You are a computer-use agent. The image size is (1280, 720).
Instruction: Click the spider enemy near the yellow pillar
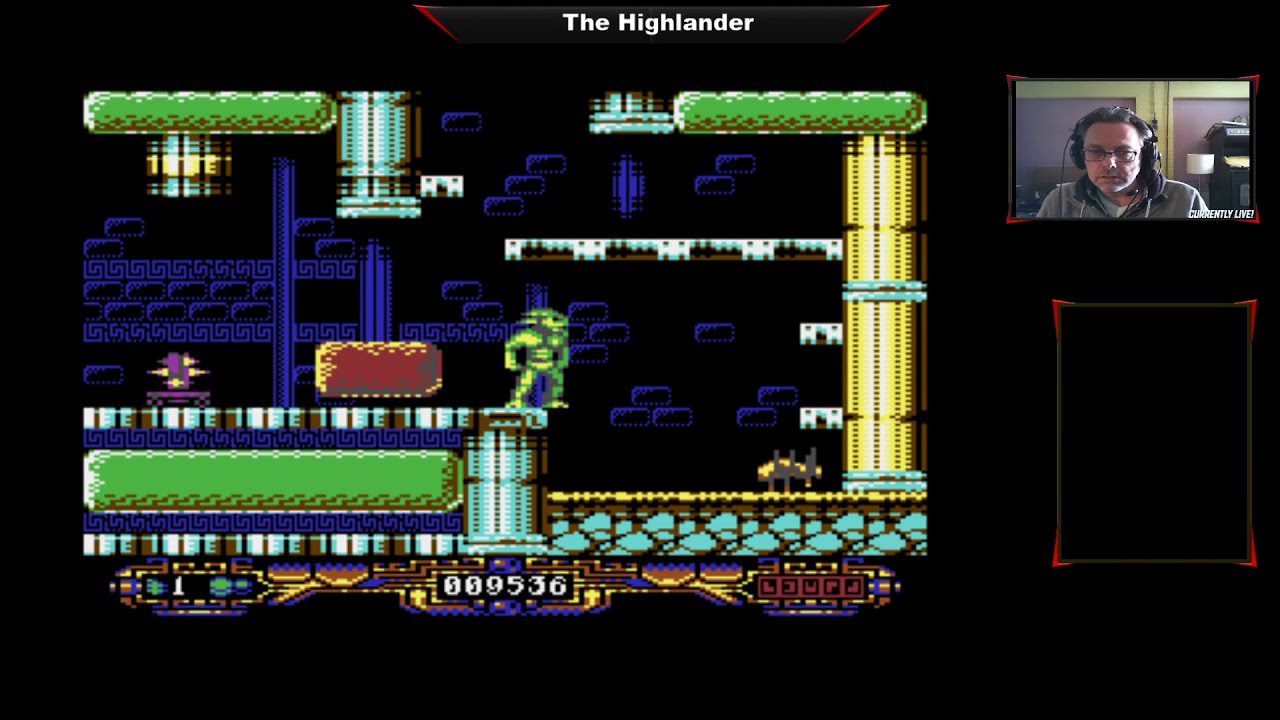[x=790, y=467]
